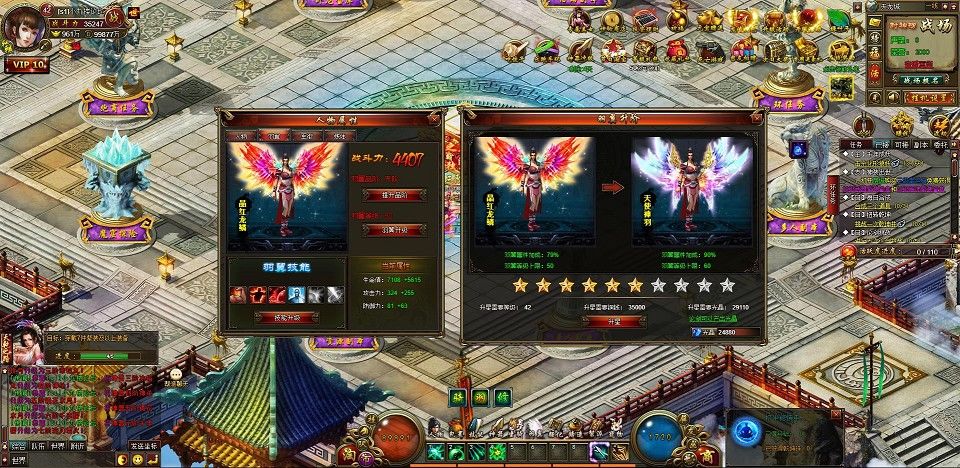This screenshot has height=468, width=960.
Task: Select the first red wing skill icon
Action: point(239,294)
